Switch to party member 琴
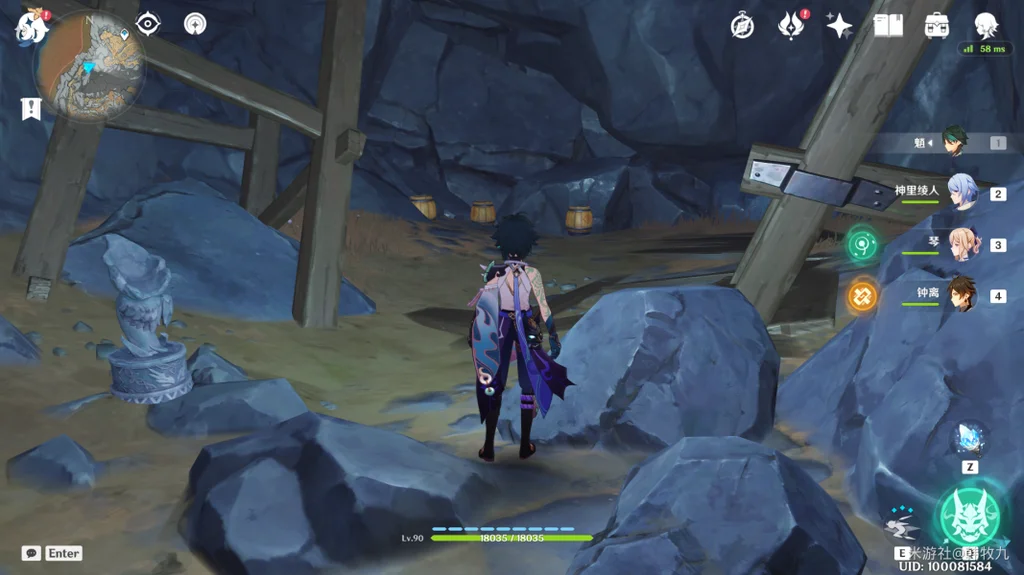Viewport: 1024px width, 575px height. (961, 244)
